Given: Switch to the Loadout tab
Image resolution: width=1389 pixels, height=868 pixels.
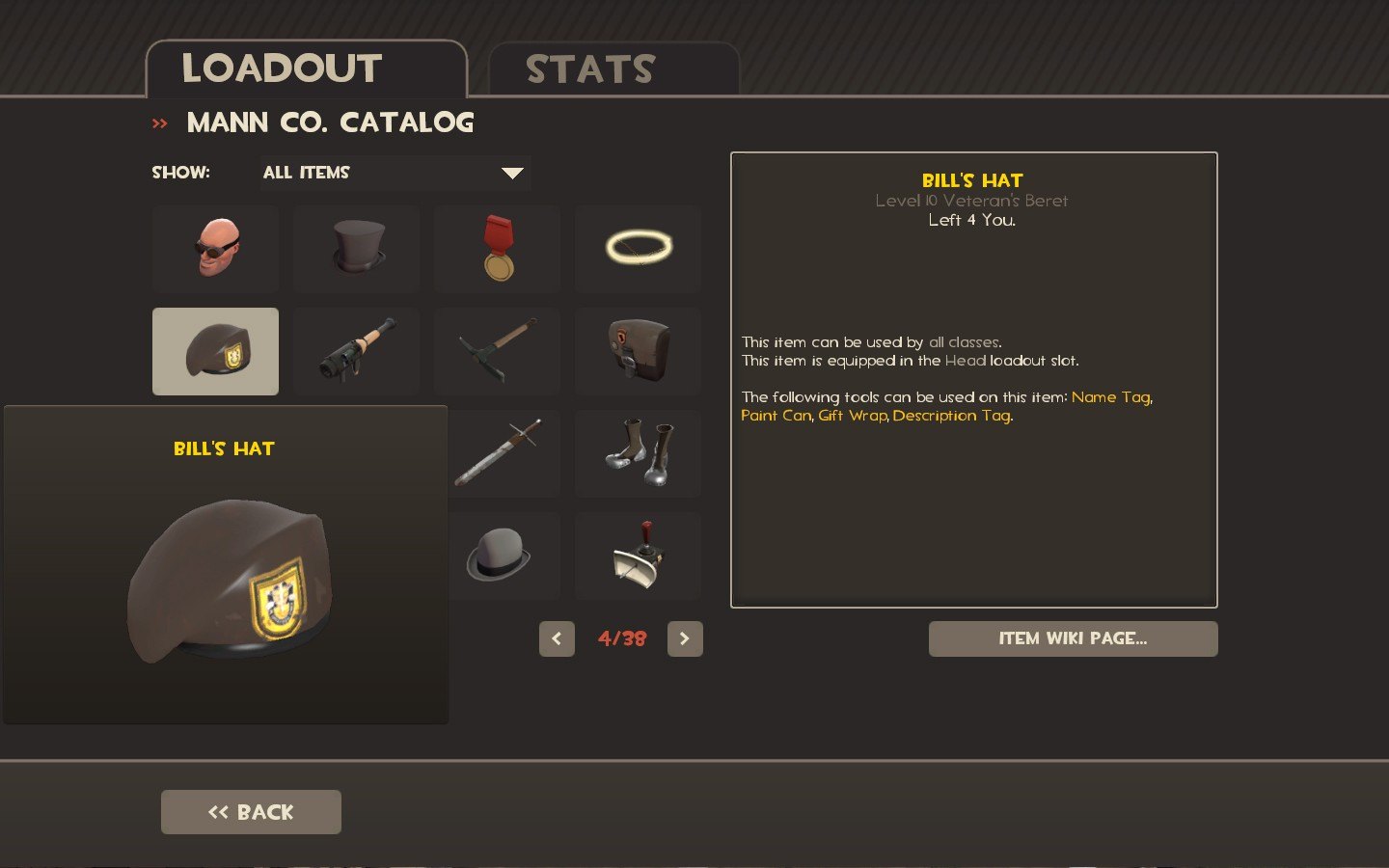Looking at the screenshot, I should (305, 69).
